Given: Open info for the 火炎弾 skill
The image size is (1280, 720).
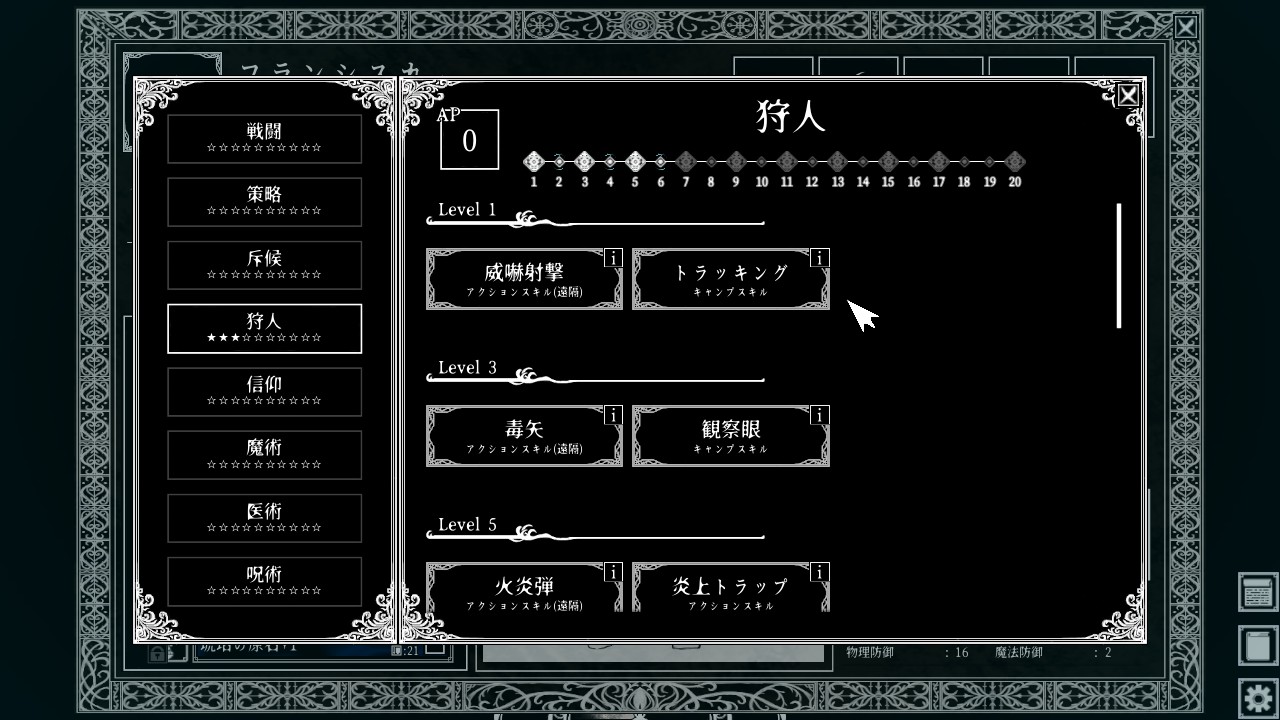Looking at the screenshot, I should [x=614, y=573].
